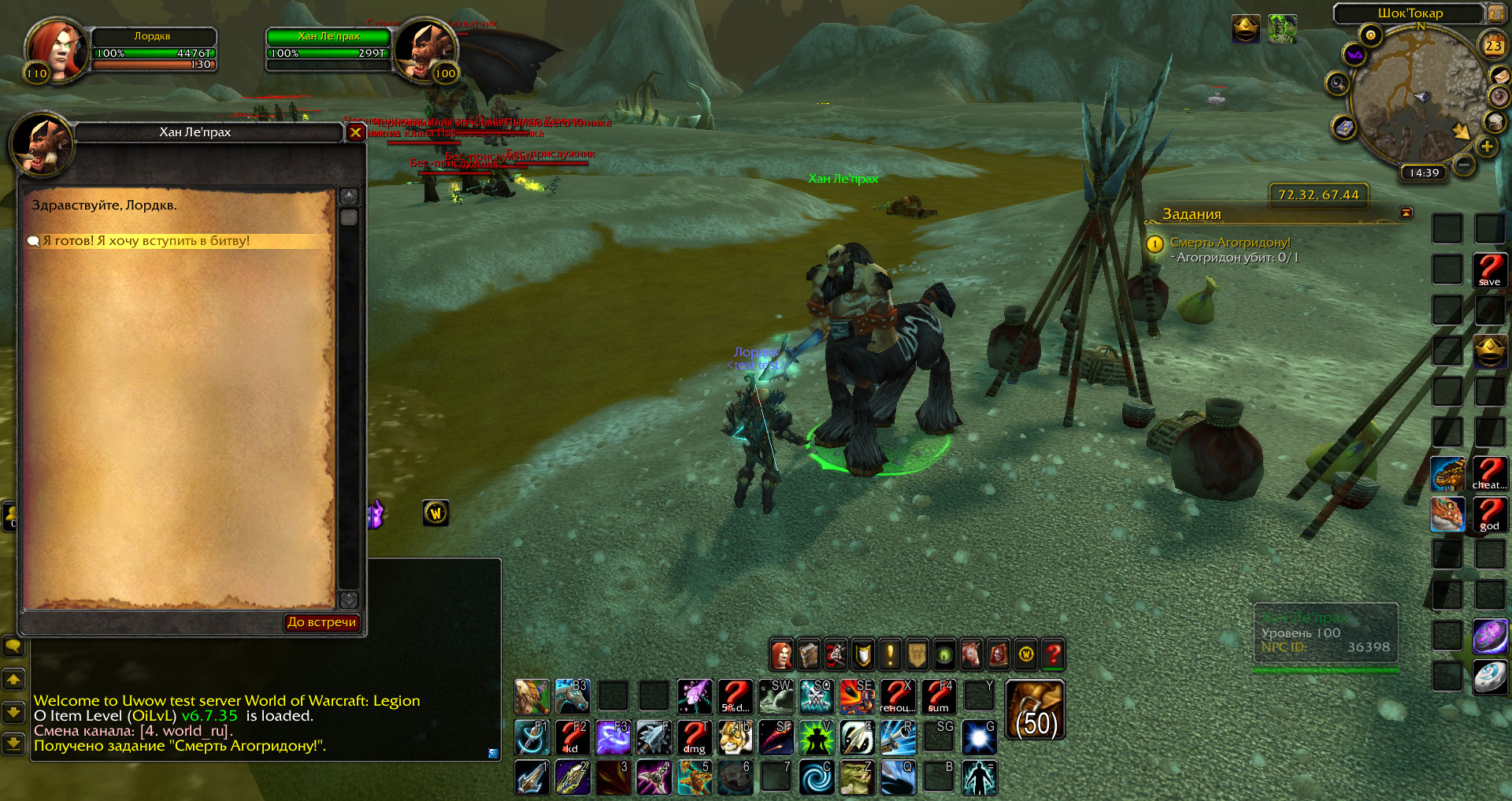
Task: Zoom out the minimap with the minus button
Action: (1464, 165)
